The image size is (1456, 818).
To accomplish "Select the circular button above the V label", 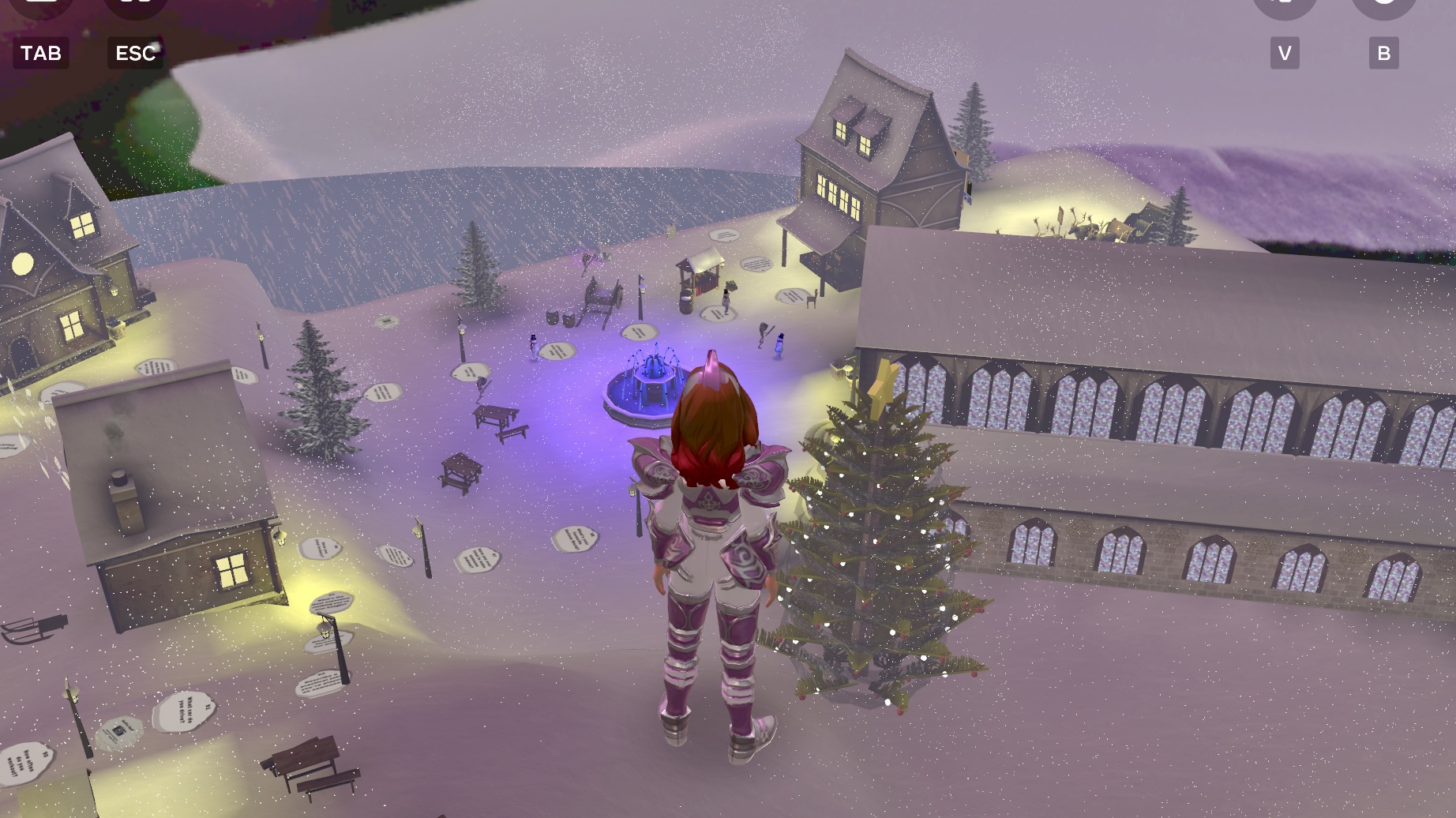I will click(1285, 5).
